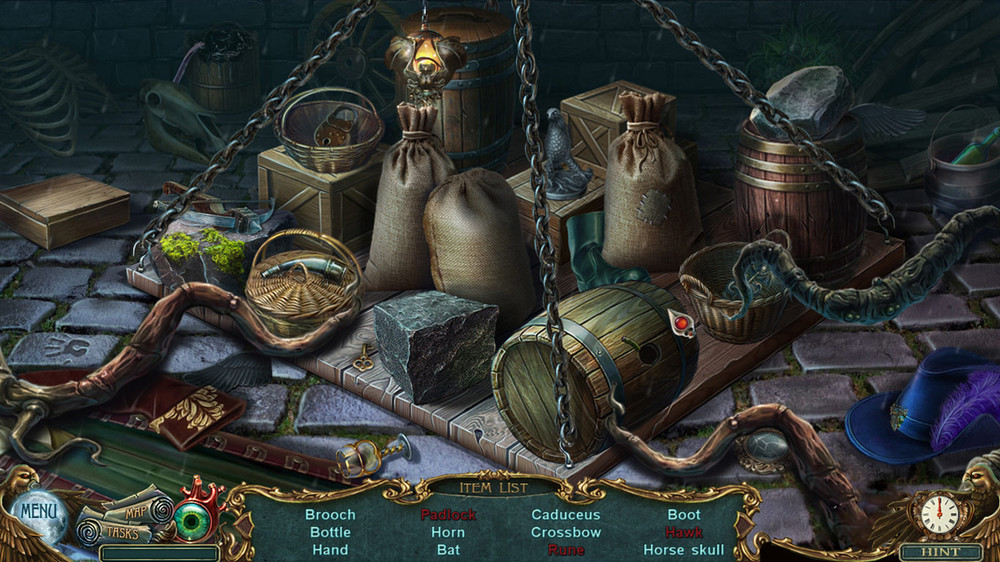Click the Hawk list entry
Image resolution: width=1000 pixels, height=562 pixels.
tap(684, 532)
